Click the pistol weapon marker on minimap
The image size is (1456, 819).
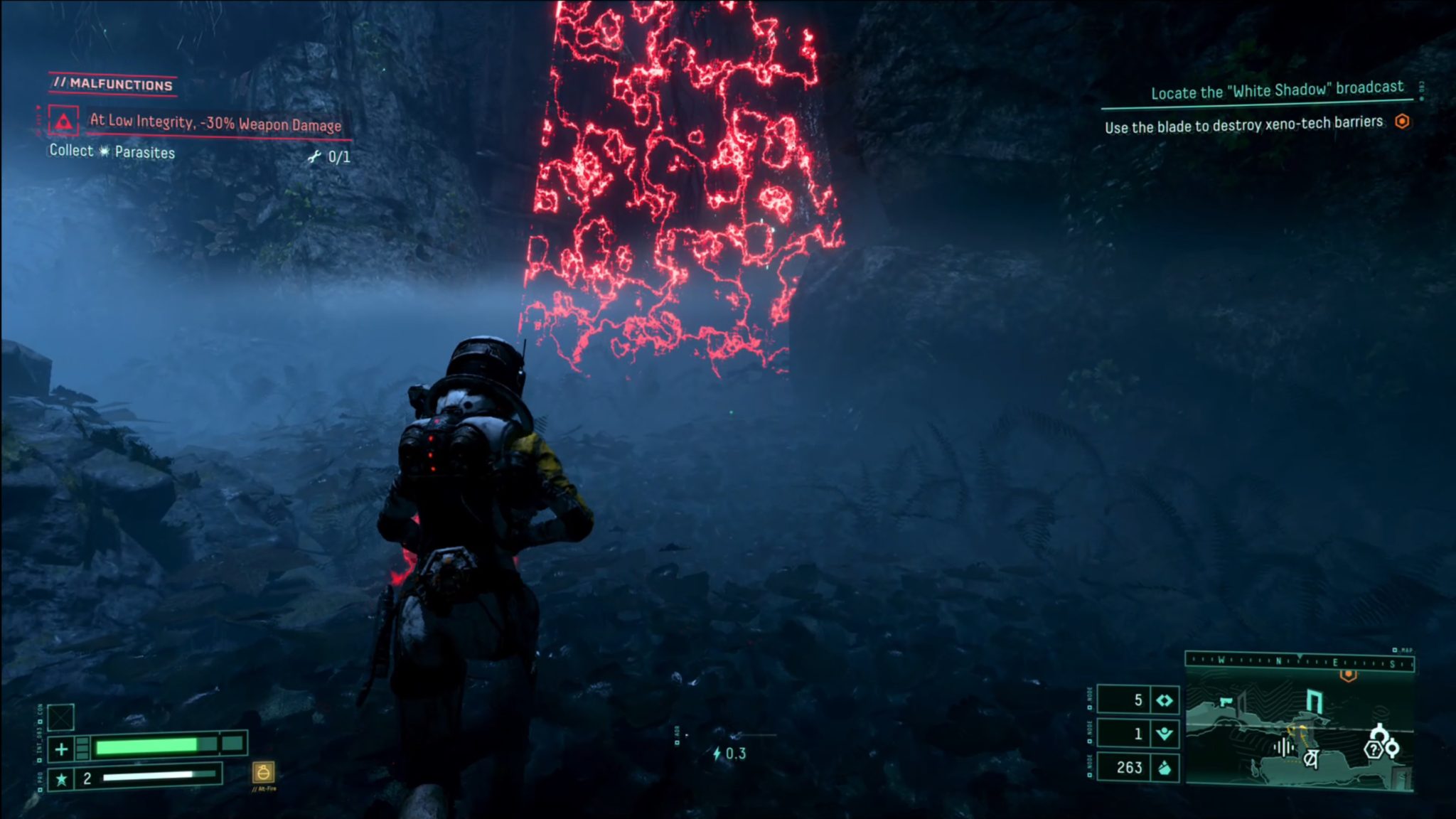click(1226, 702)
